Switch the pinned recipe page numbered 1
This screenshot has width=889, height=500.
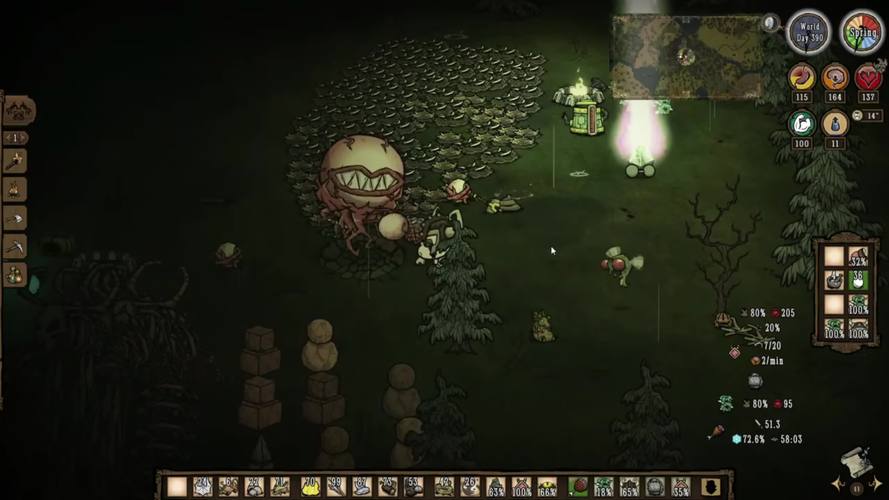coord(15,137)
